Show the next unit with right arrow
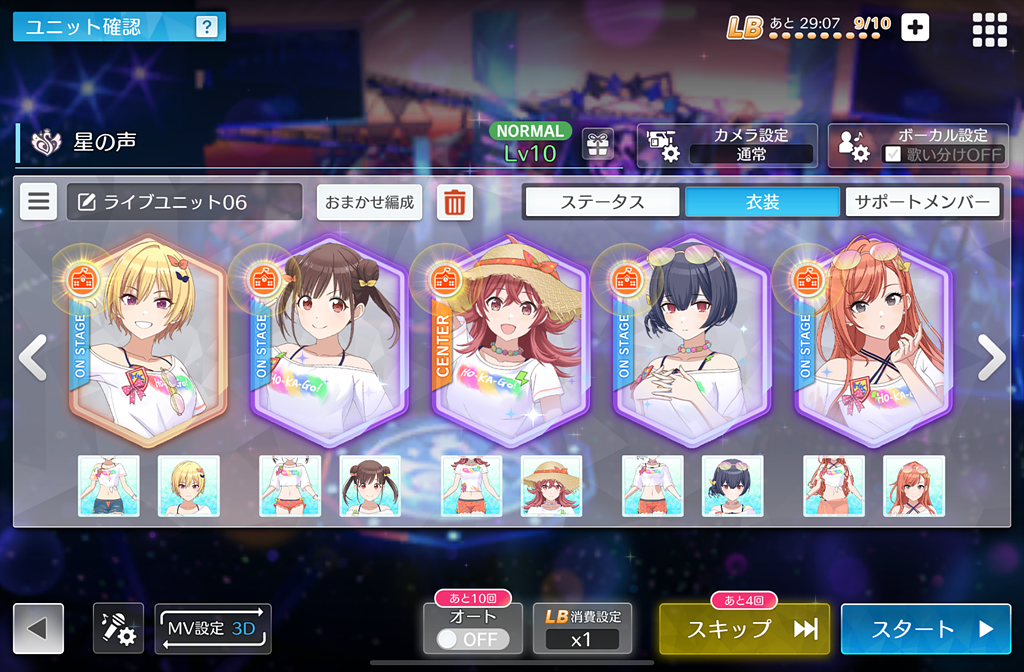Screen dimensions: 1024x672 tap(991, 357)
